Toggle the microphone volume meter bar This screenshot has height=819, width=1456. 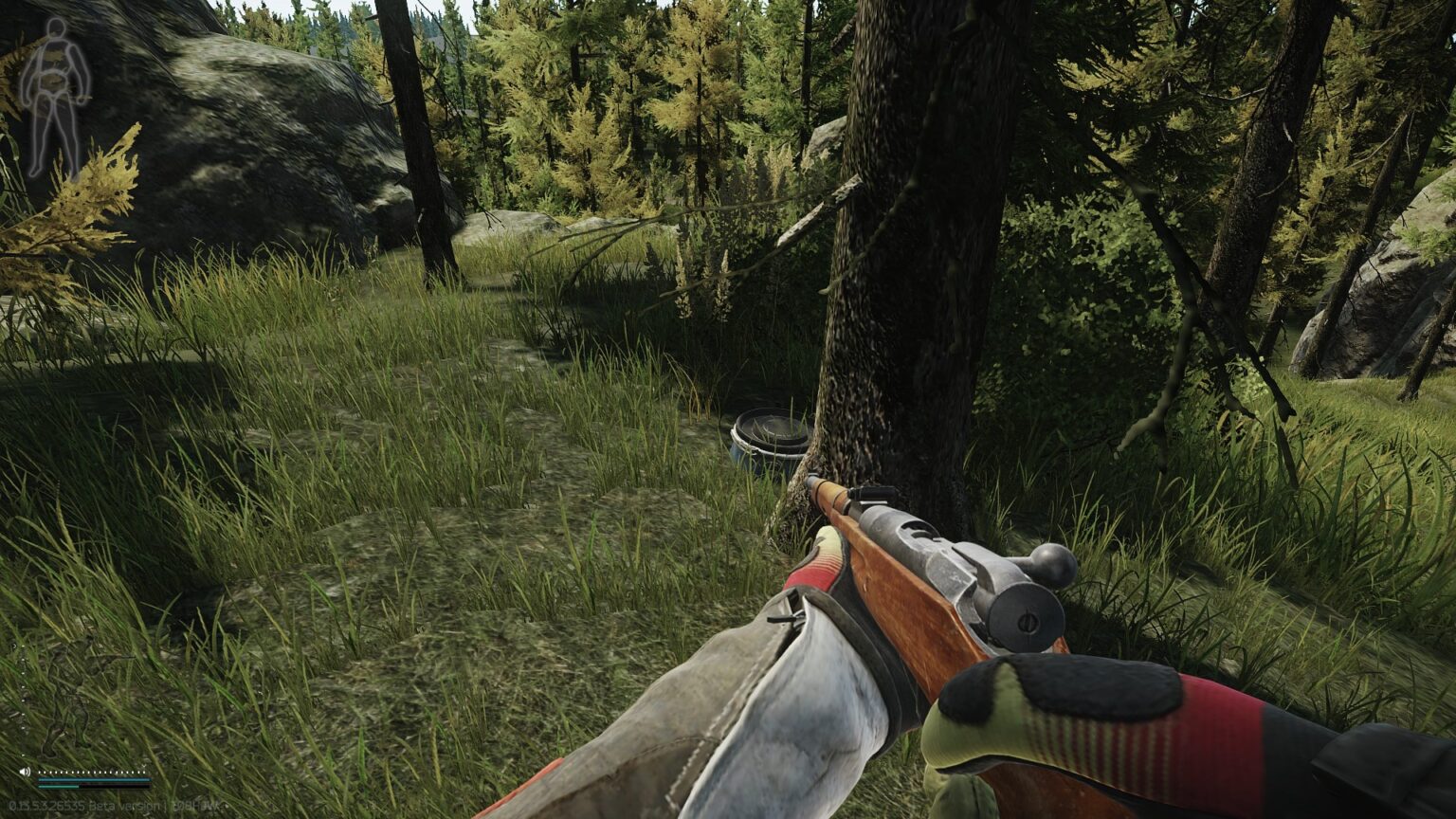(93, 787)
